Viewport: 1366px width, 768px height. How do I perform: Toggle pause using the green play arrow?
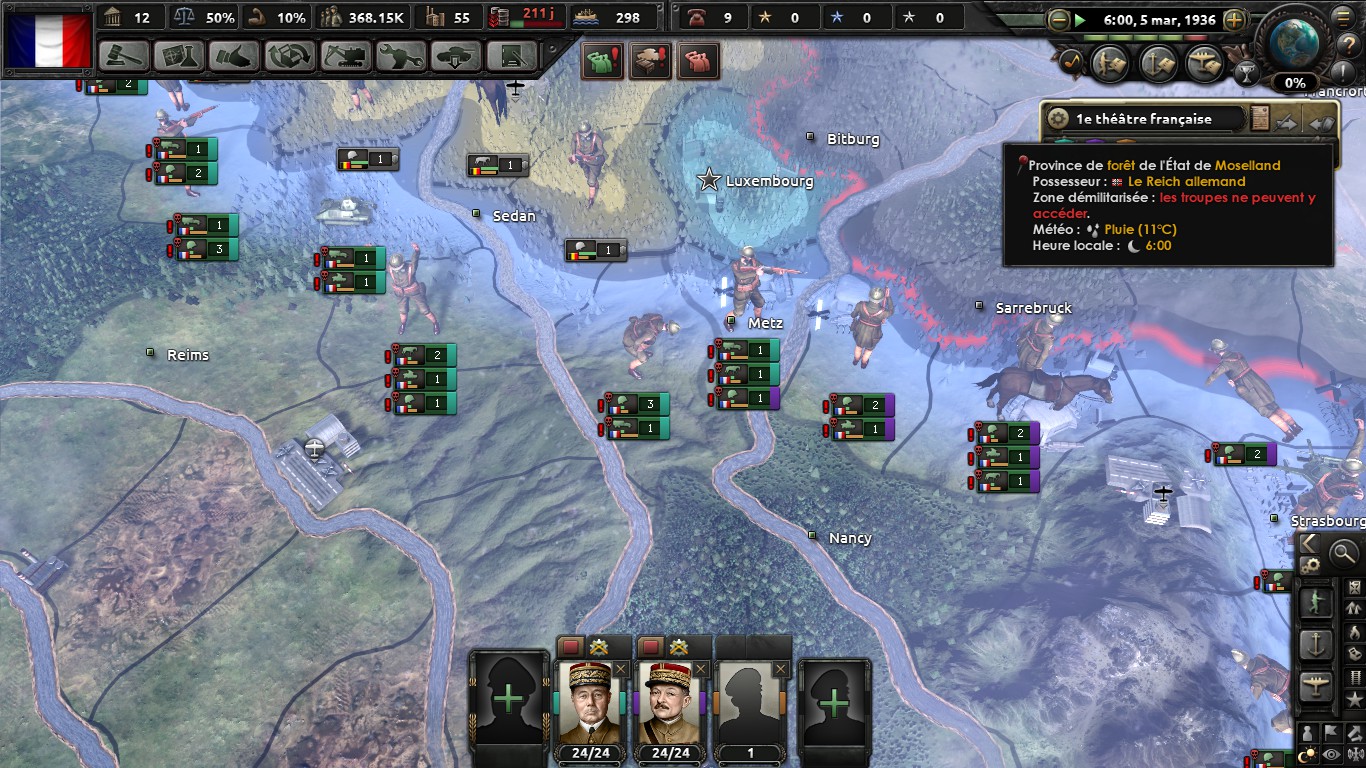tap(1080, 20)
